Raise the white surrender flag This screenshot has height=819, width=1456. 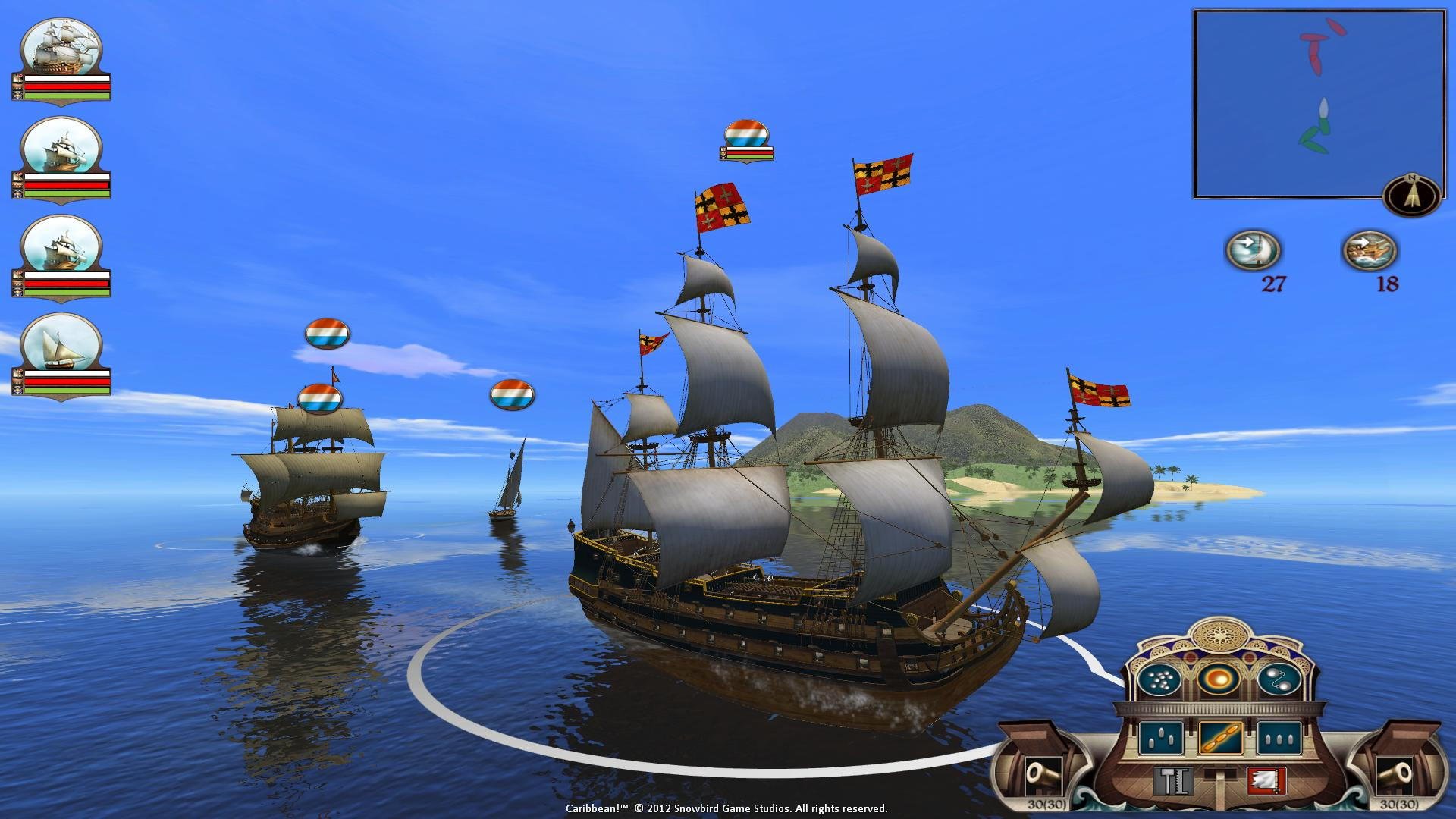click(x=1266, y=780)
